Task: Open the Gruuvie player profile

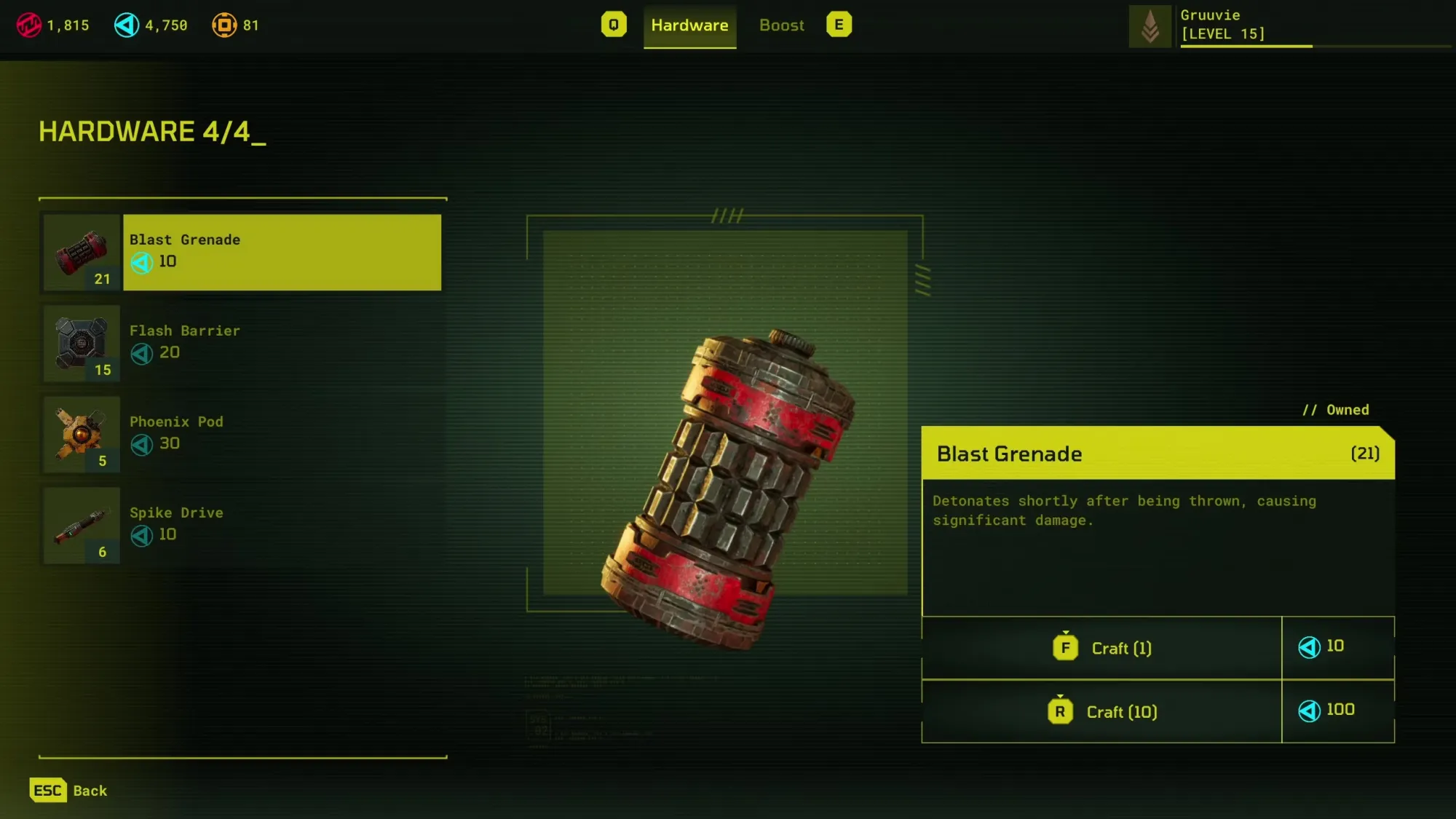Action: point(1223,25)
